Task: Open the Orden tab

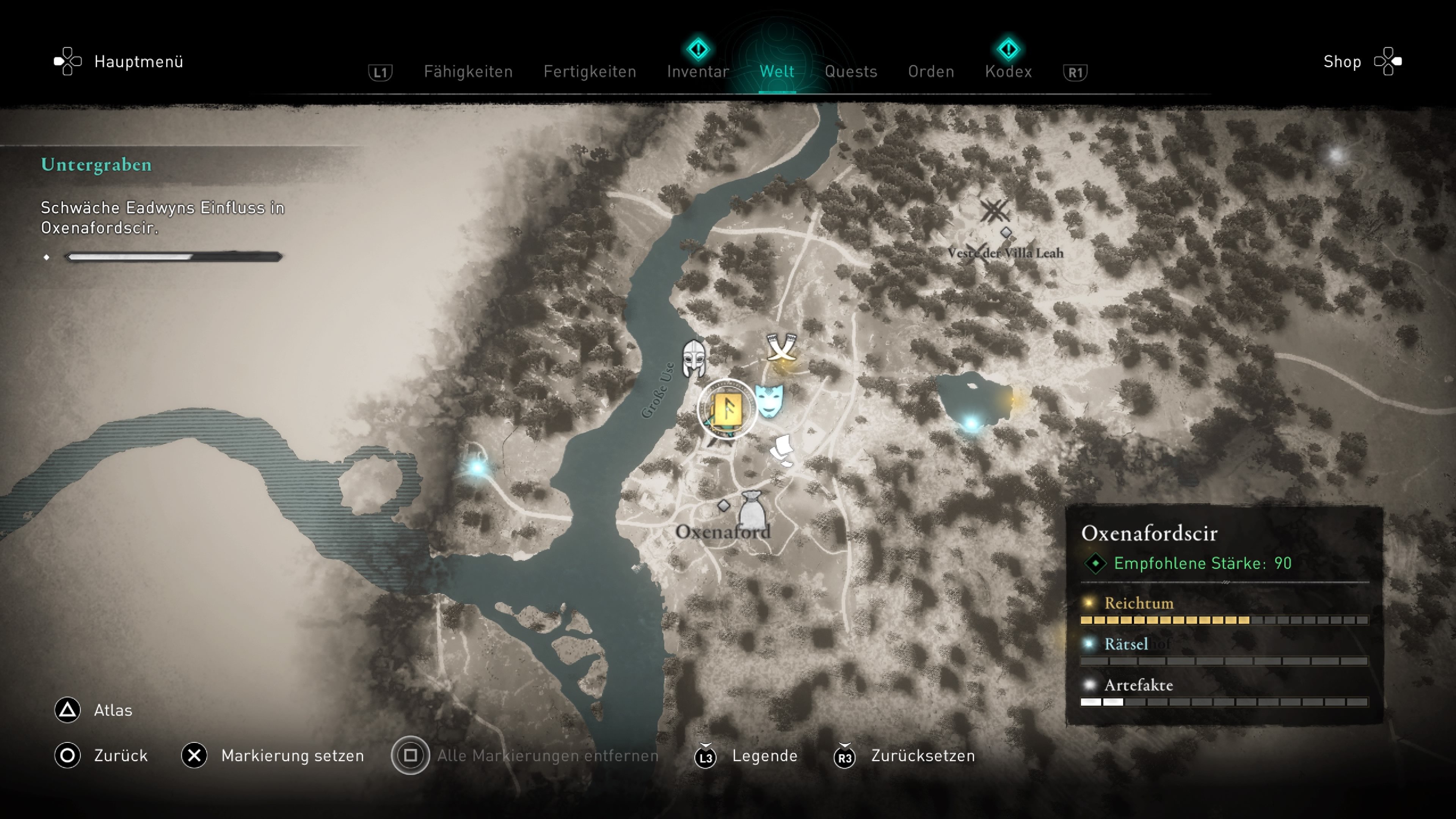Action: [x=931, y=72]
